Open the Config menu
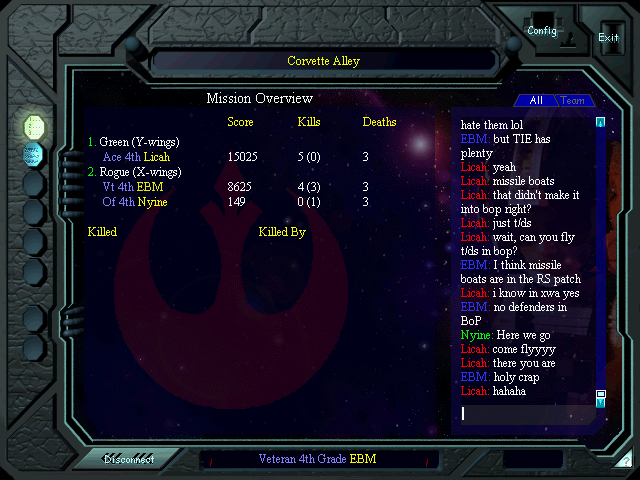Image resolution: width=640 pixels, height=480 pixels. click(x=543, y=31)
